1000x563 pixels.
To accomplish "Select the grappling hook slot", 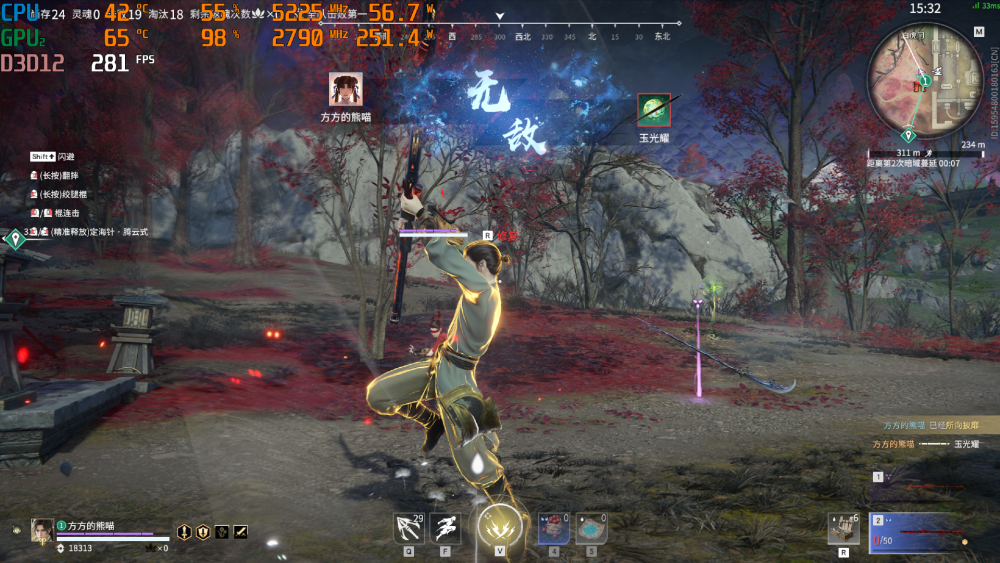I will [x=408, y=527].
